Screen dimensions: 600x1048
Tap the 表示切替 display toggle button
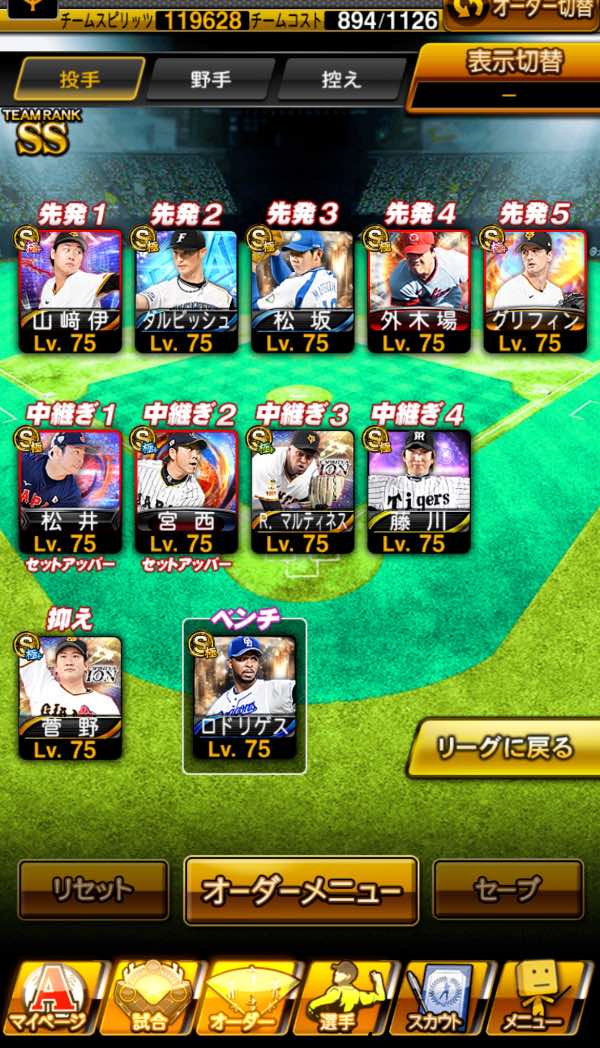pyautogui.click(x=508, y=75)
